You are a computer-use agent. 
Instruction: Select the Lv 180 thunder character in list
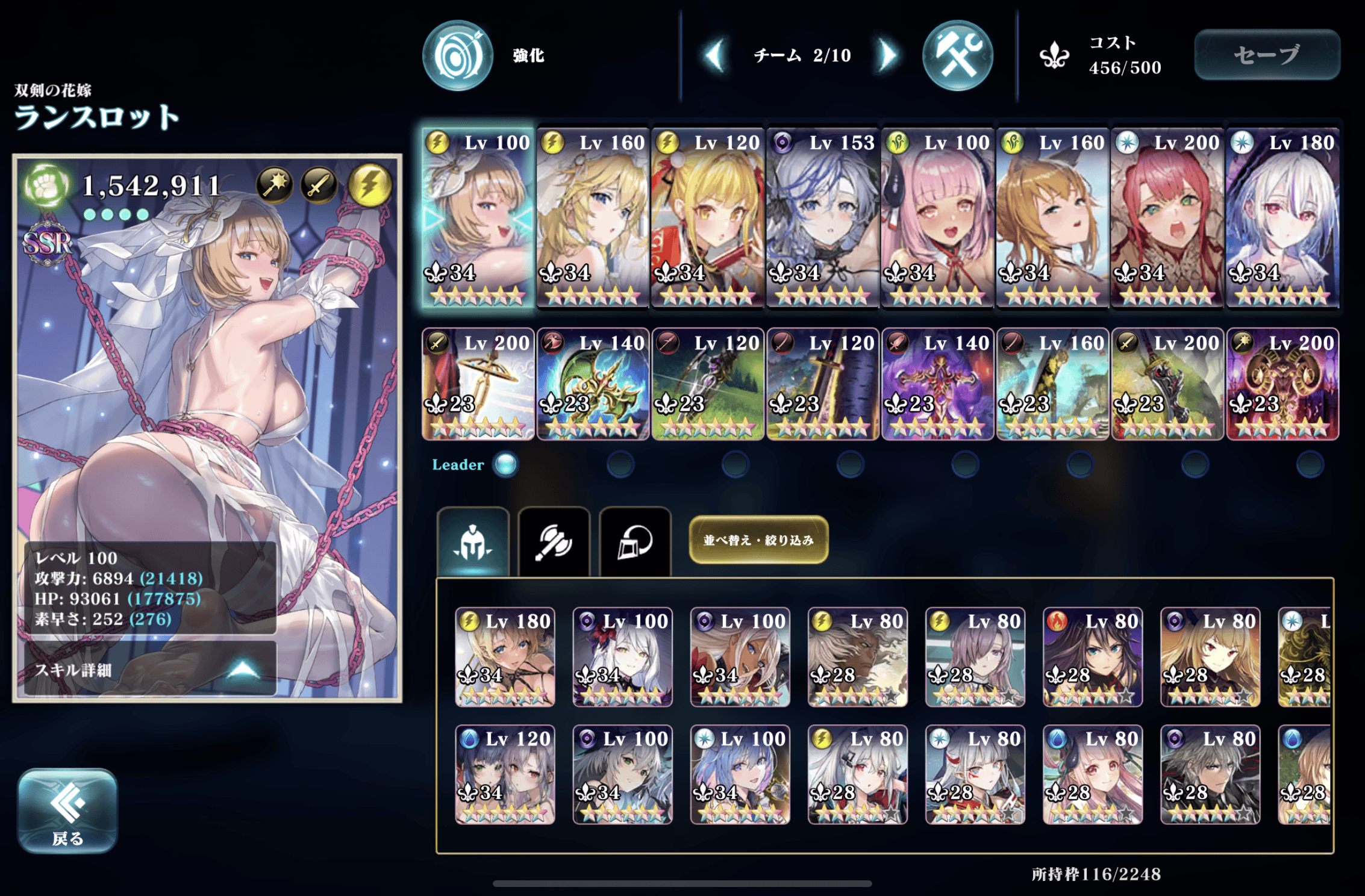(x=505, y=656)
